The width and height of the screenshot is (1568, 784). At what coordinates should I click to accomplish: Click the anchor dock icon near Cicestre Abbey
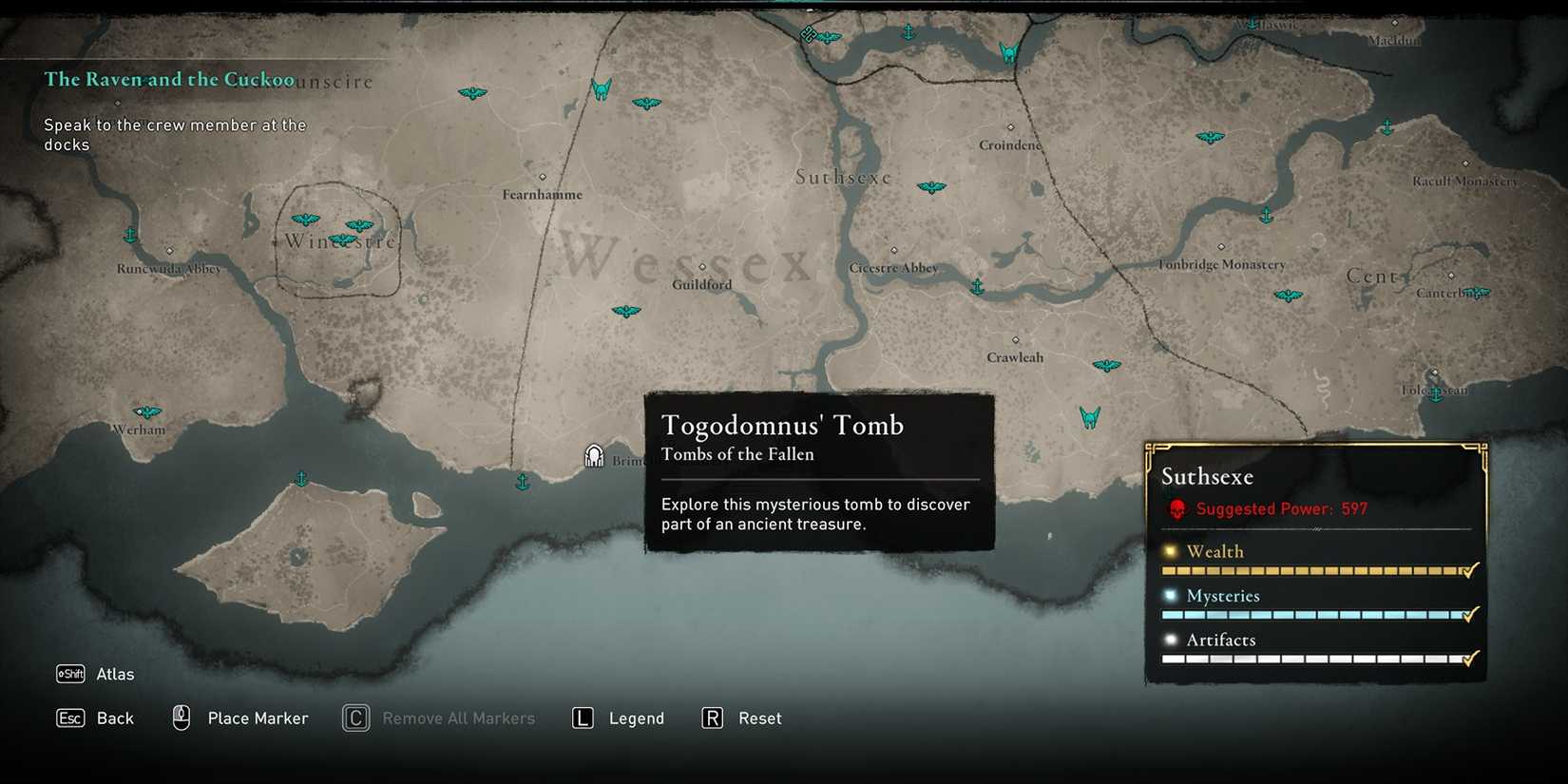pyautogui.click(x=978, y=286)
